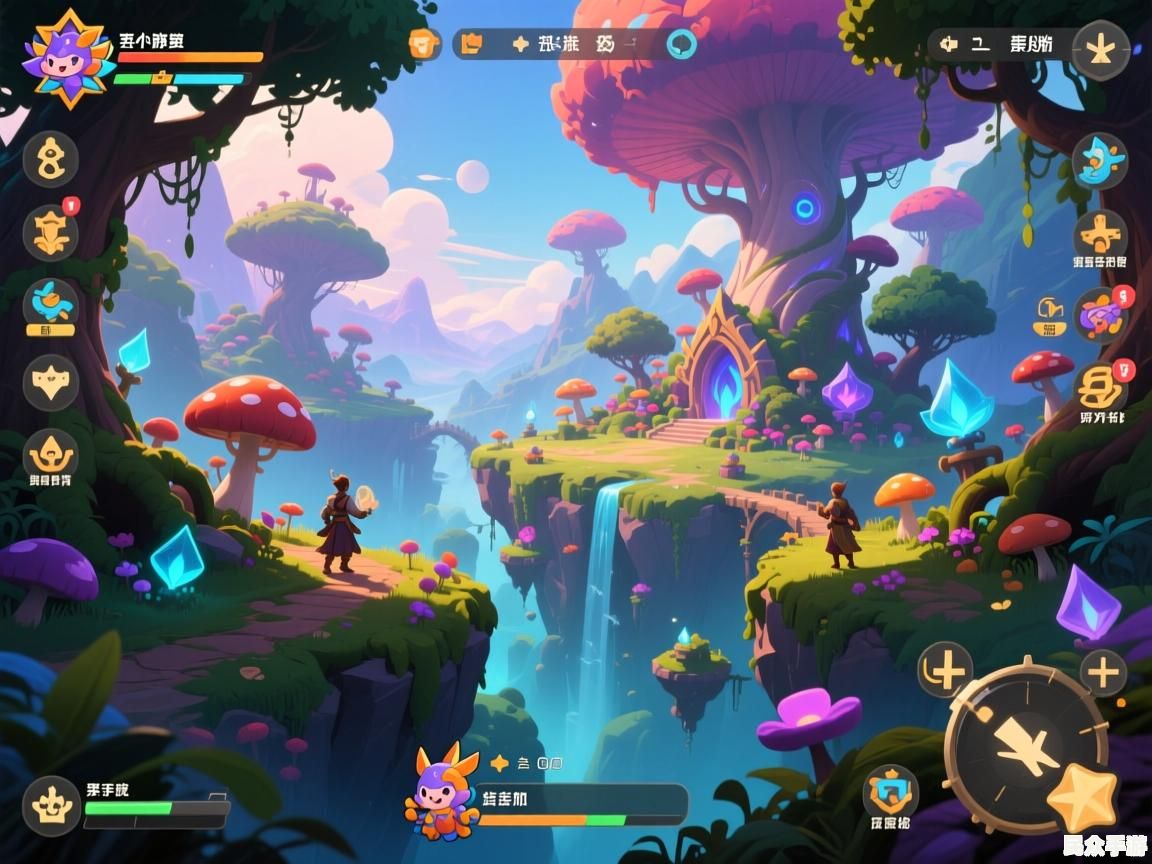Open the golden totem icon with red badge

pyautogui.click(x=50, y=233)
